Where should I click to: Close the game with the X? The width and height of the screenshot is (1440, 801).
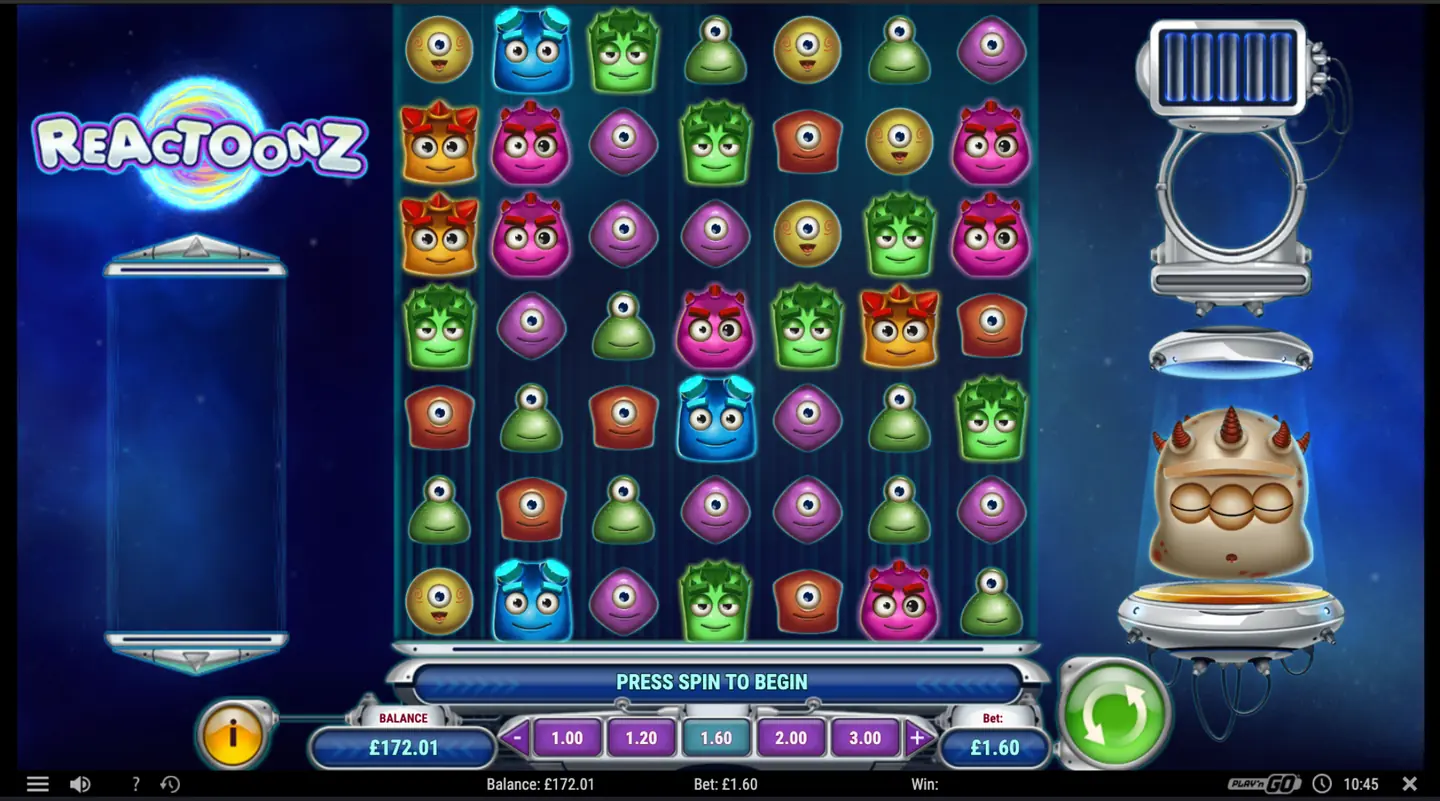(1411, 784)
